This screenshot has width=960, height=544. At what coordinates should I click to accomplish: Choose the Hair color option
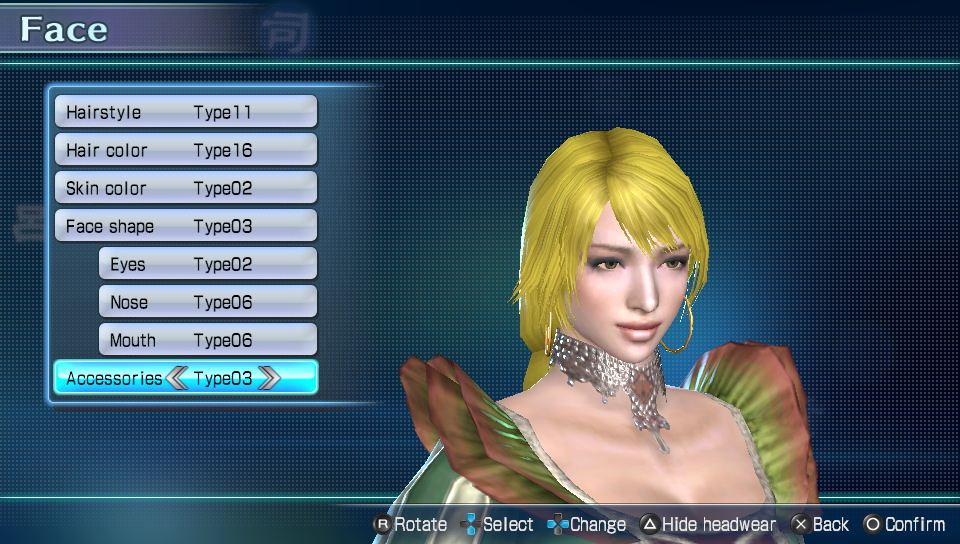tap(185, 150)
